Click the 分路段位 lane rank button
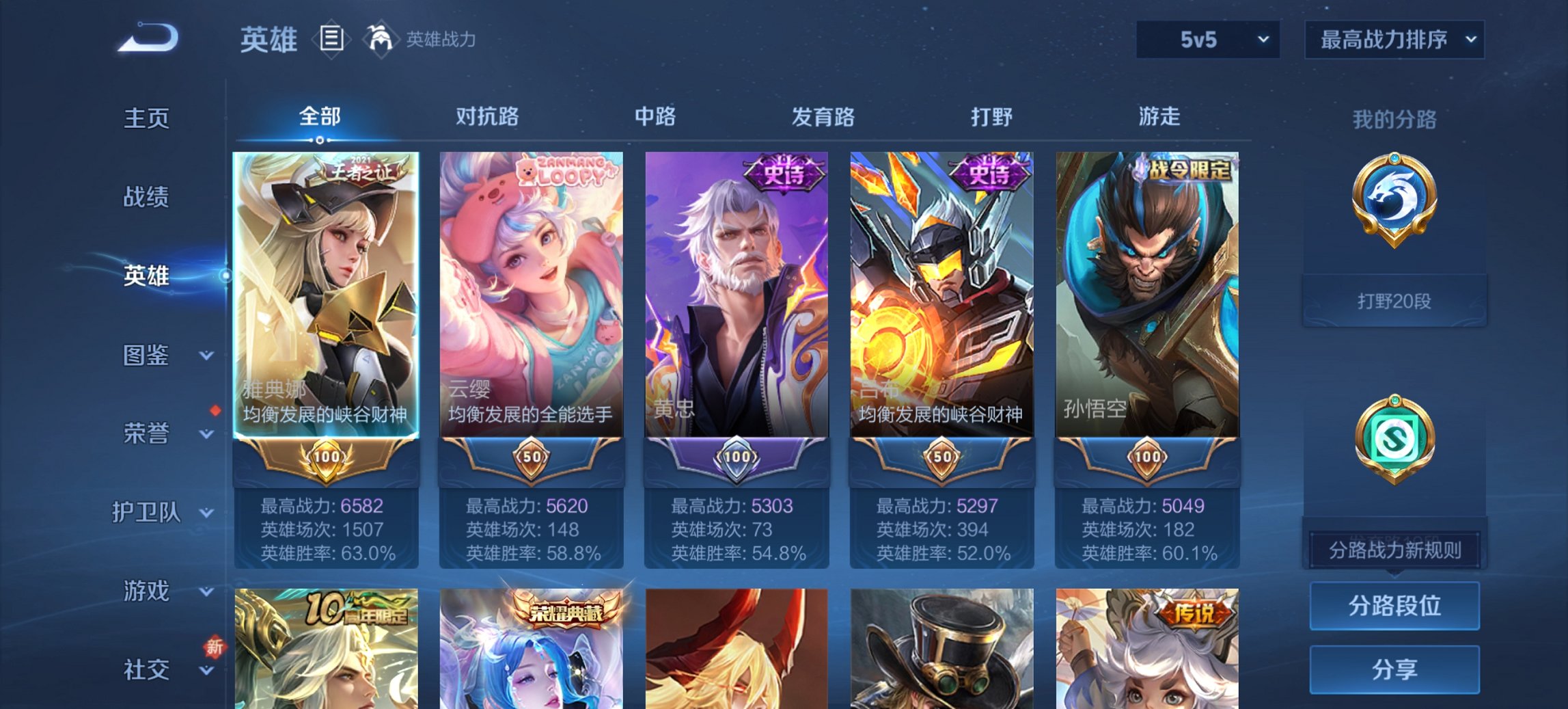 (x=1394, y=606)
